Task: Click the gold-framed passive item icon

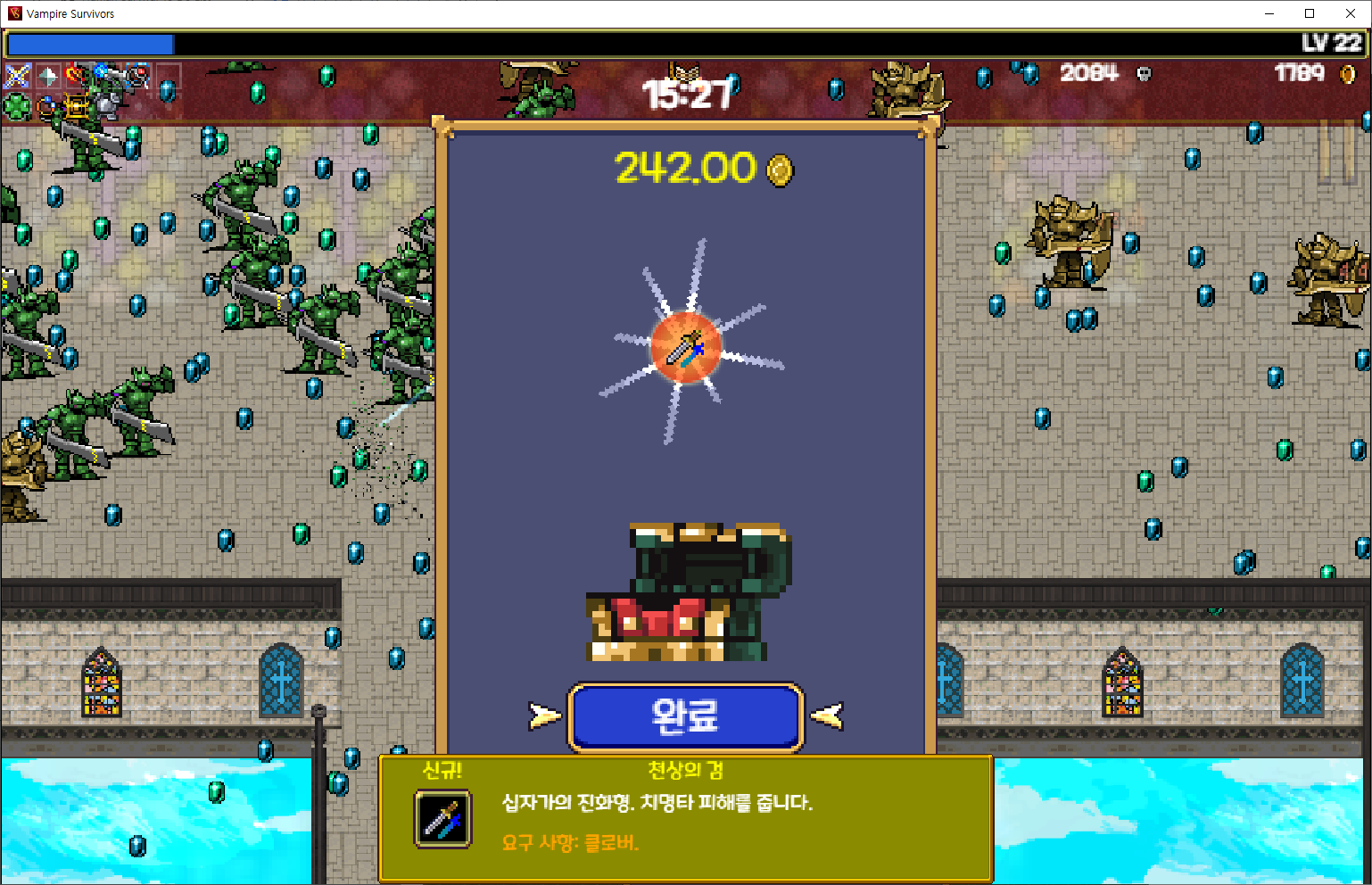Action: 74,105
